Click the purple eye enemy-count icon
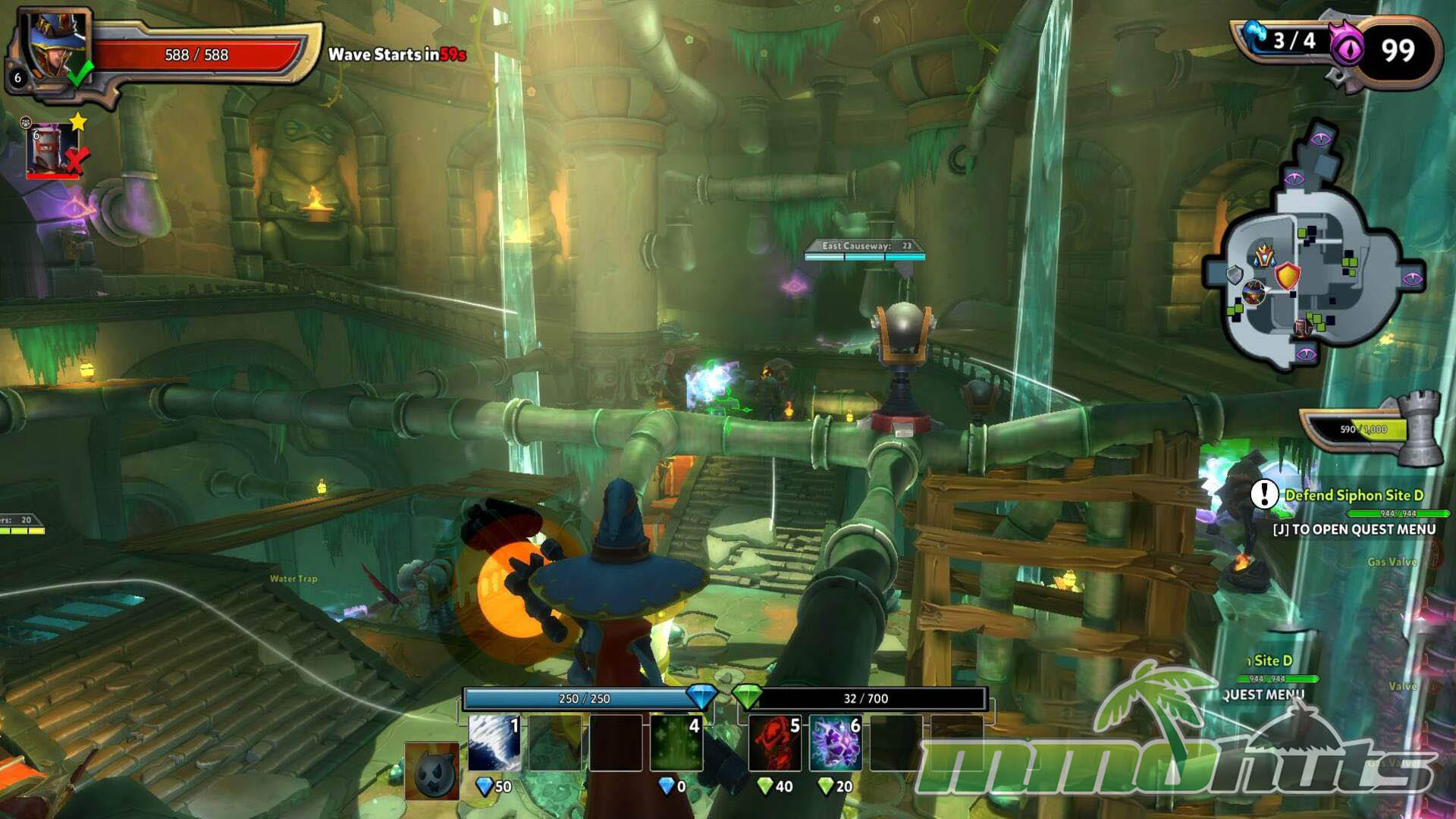 1348,49
